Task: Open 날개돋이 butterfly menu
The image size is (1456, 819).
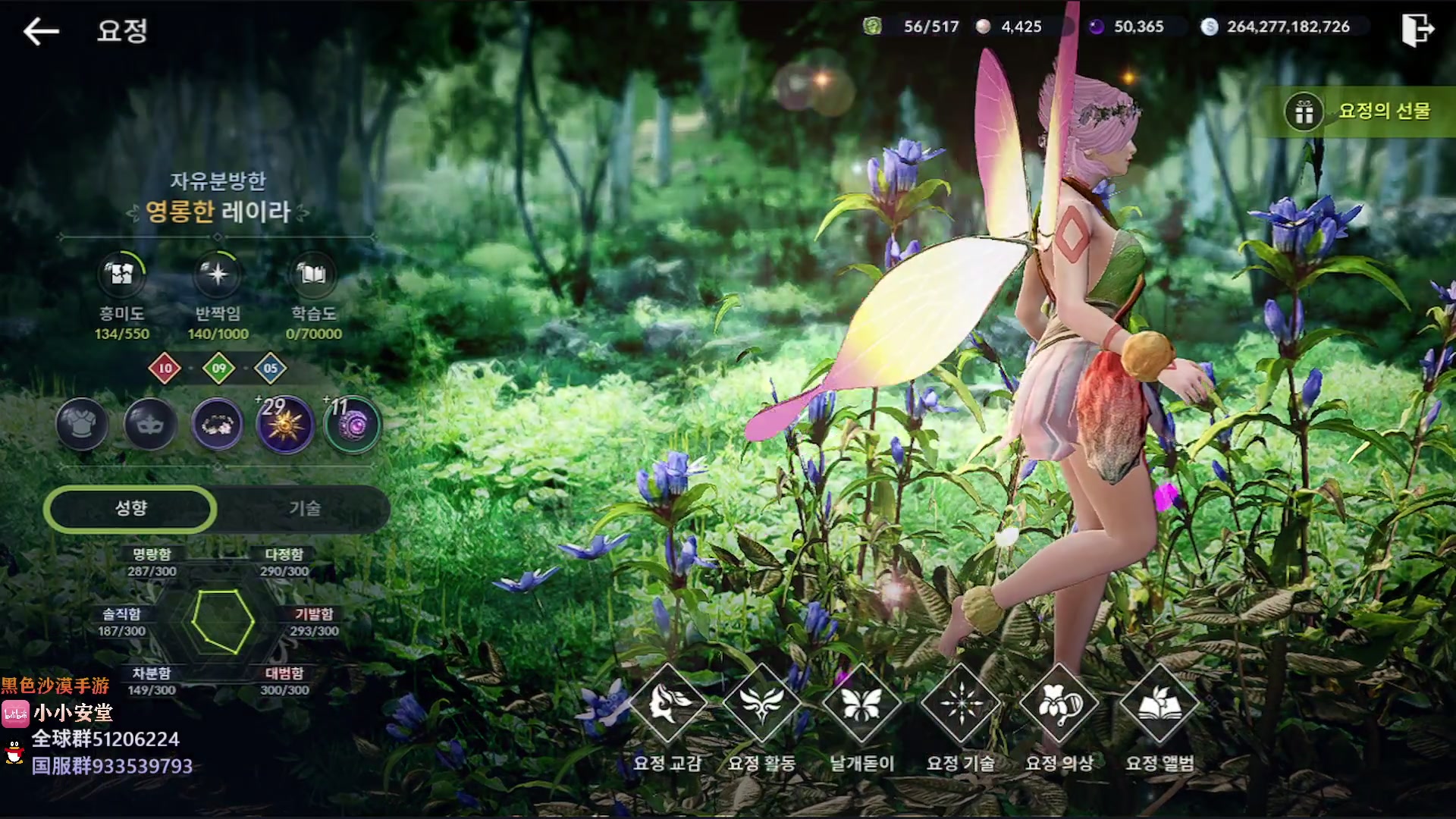Action: [861, 704]
